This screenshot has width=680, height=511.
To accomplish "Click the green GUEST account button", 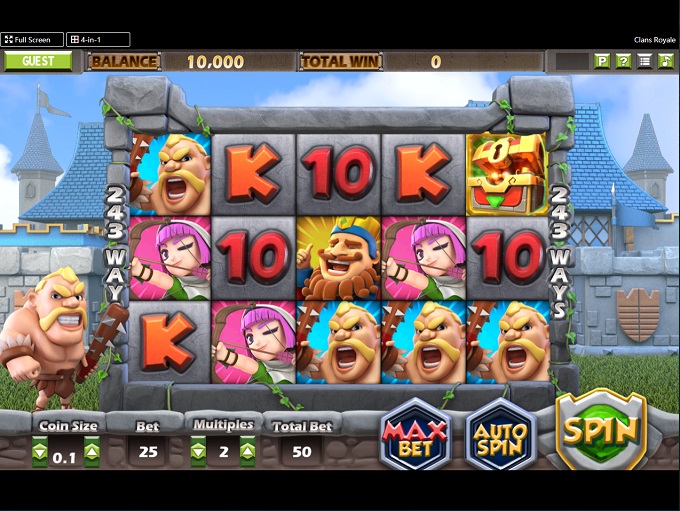I will (x=38, y=61).
